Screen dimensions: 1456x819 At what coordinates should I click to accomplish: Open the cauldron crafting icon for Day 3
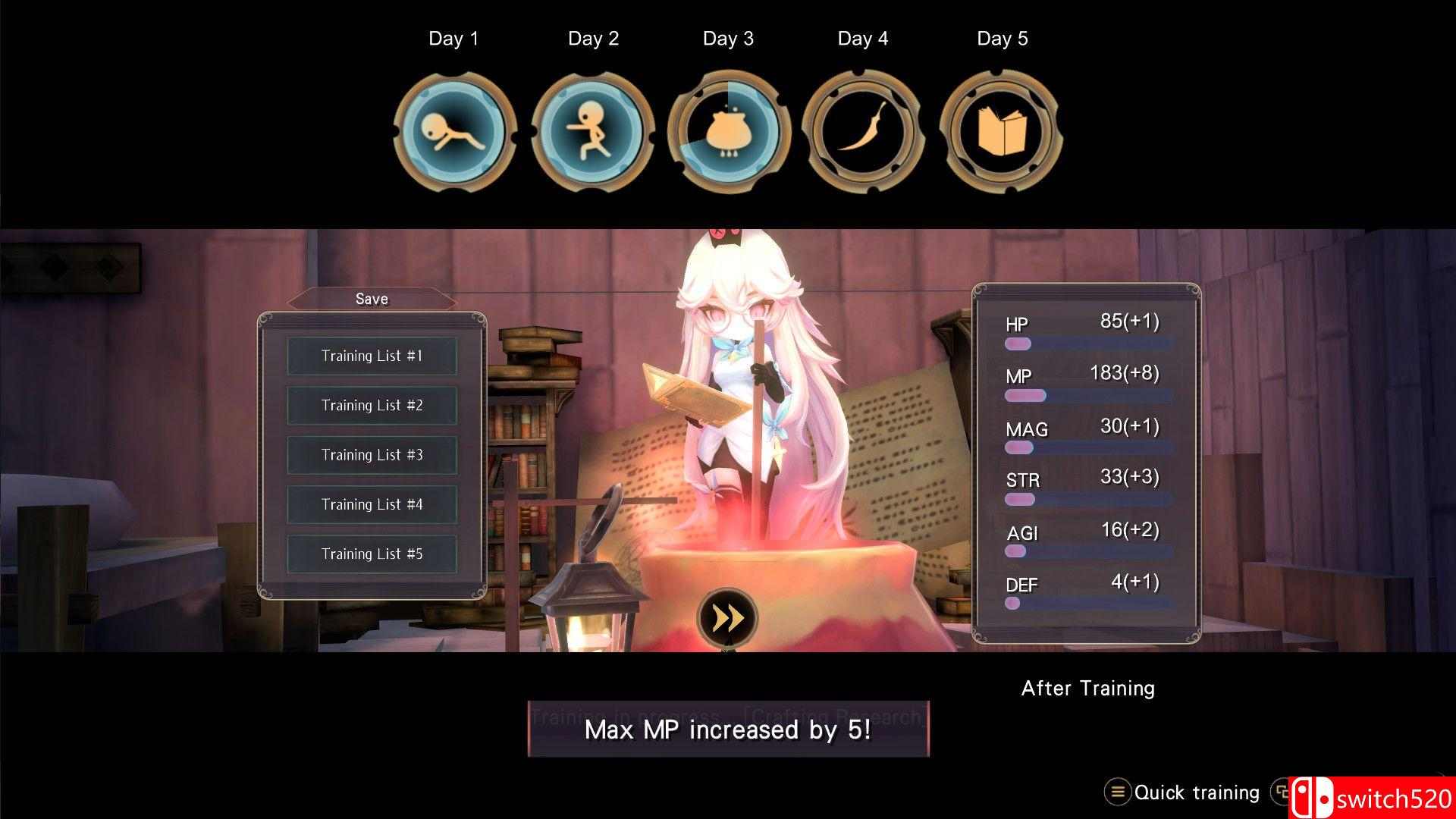coord(728,131)
